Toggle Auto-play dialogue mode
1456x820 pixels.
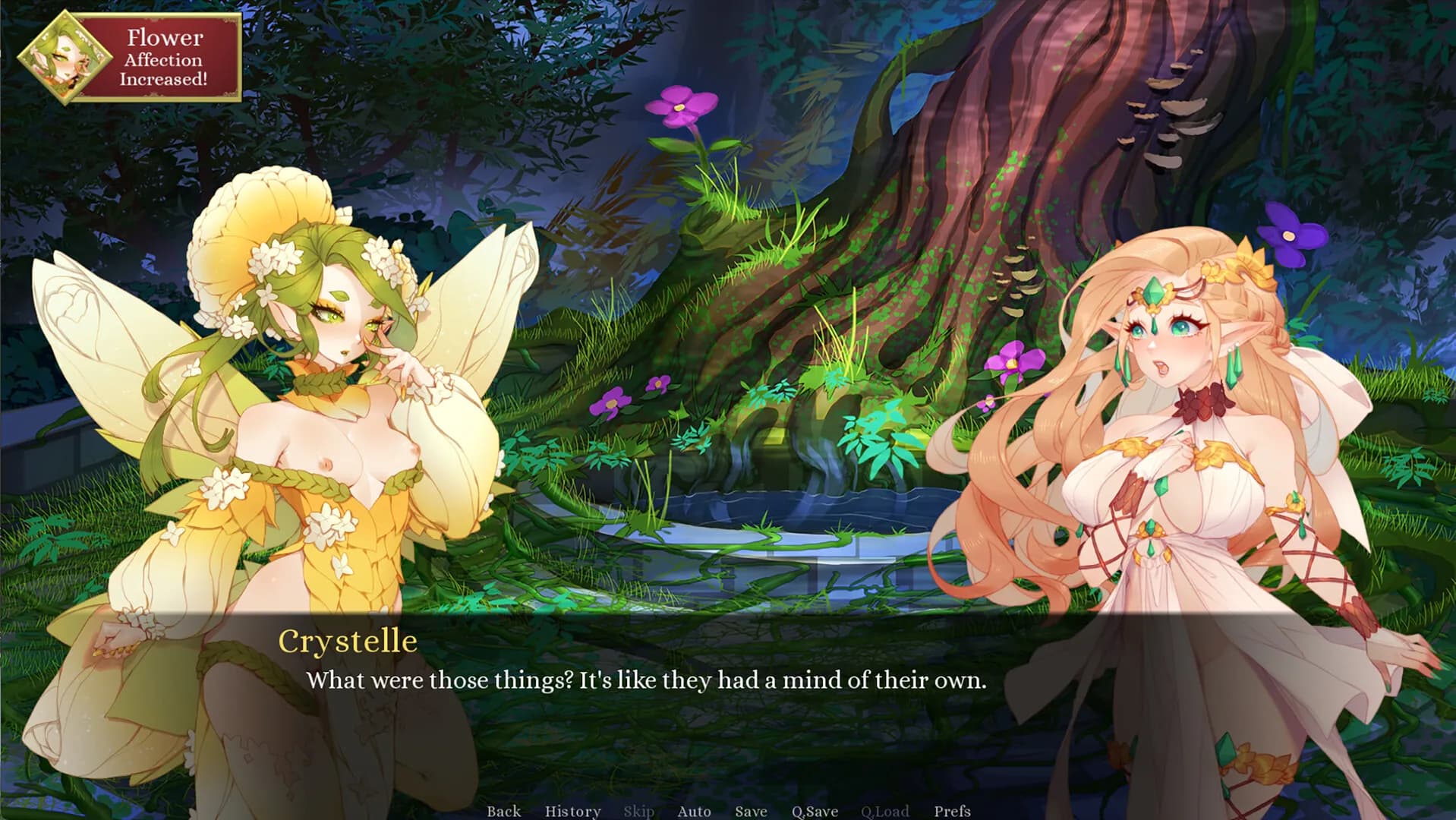coord(693,811)
